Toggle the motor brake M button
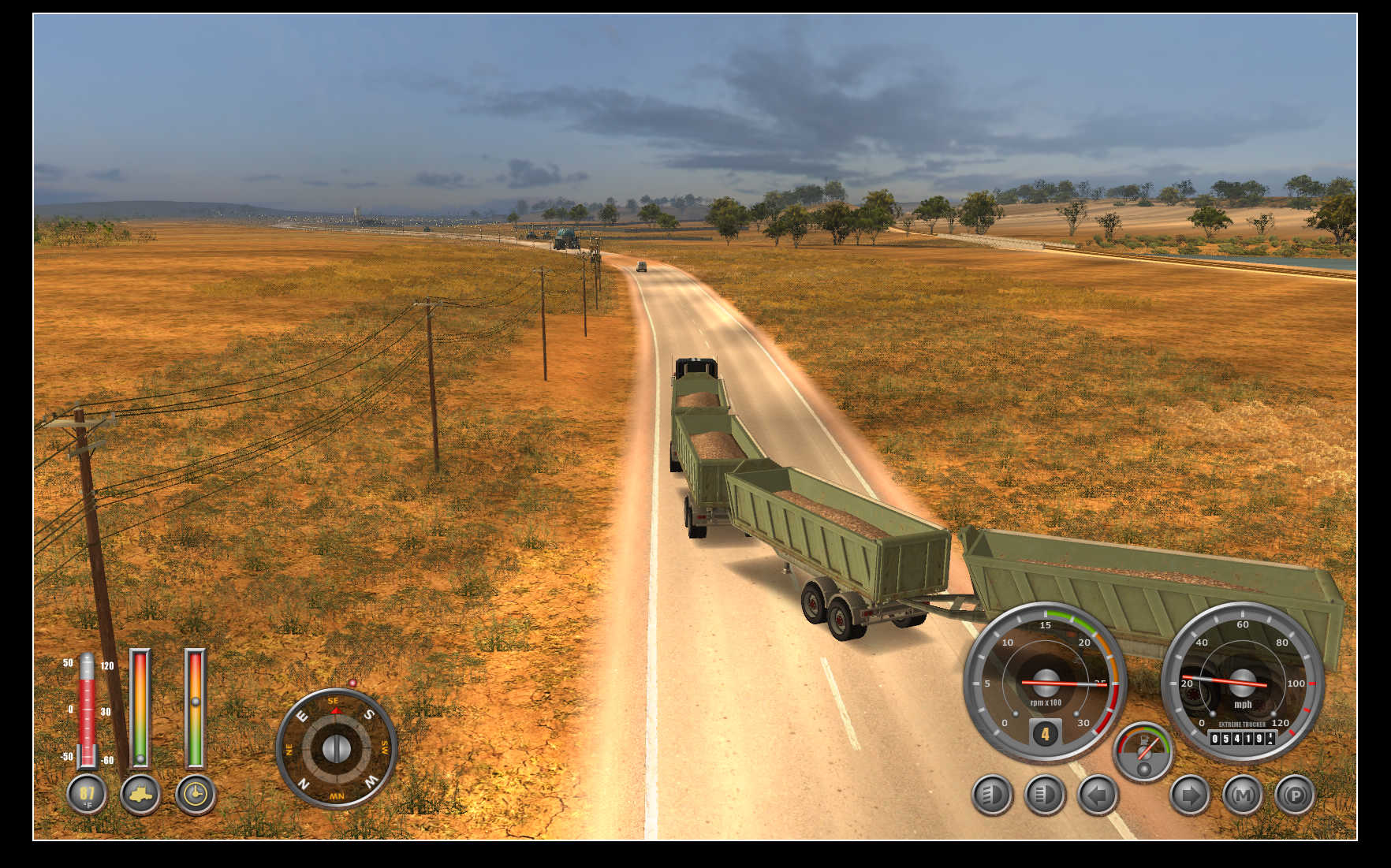Viewport: 1391px width, 868px height. pos(1243,795)
